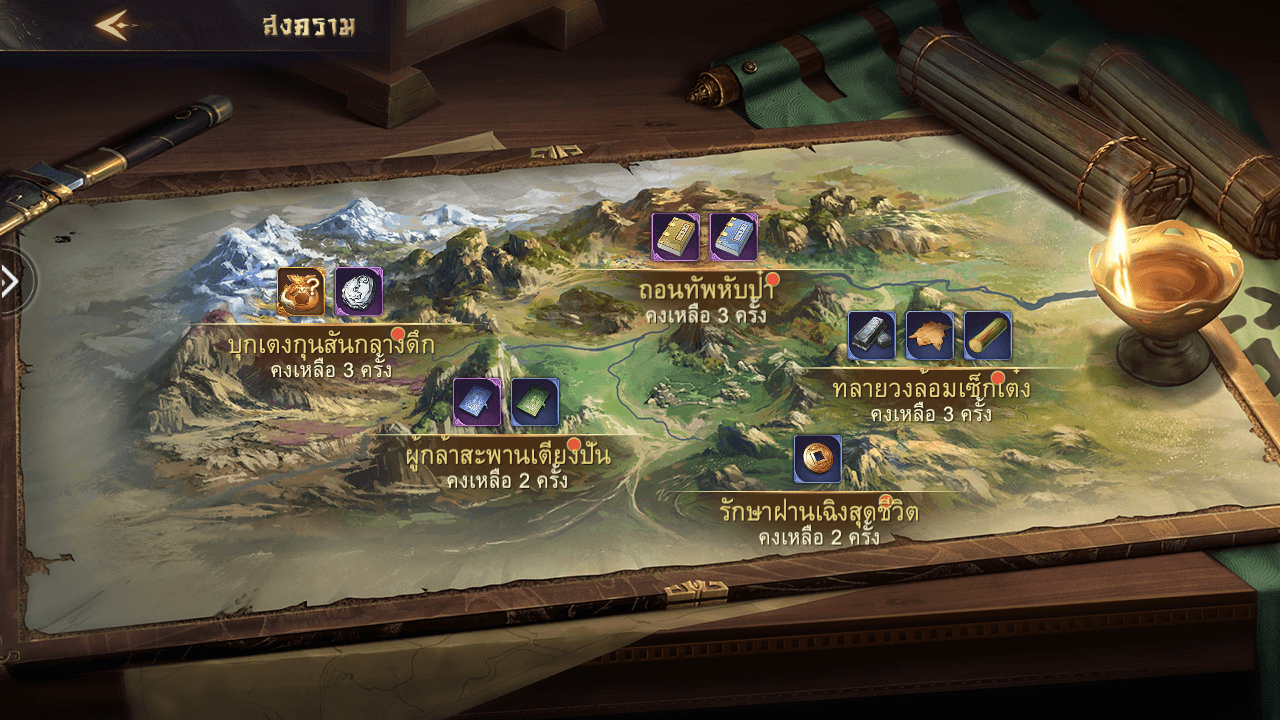View the blue book reward beside yellow book
Viewport: 1280px width, 720px height.
point(734,237)
